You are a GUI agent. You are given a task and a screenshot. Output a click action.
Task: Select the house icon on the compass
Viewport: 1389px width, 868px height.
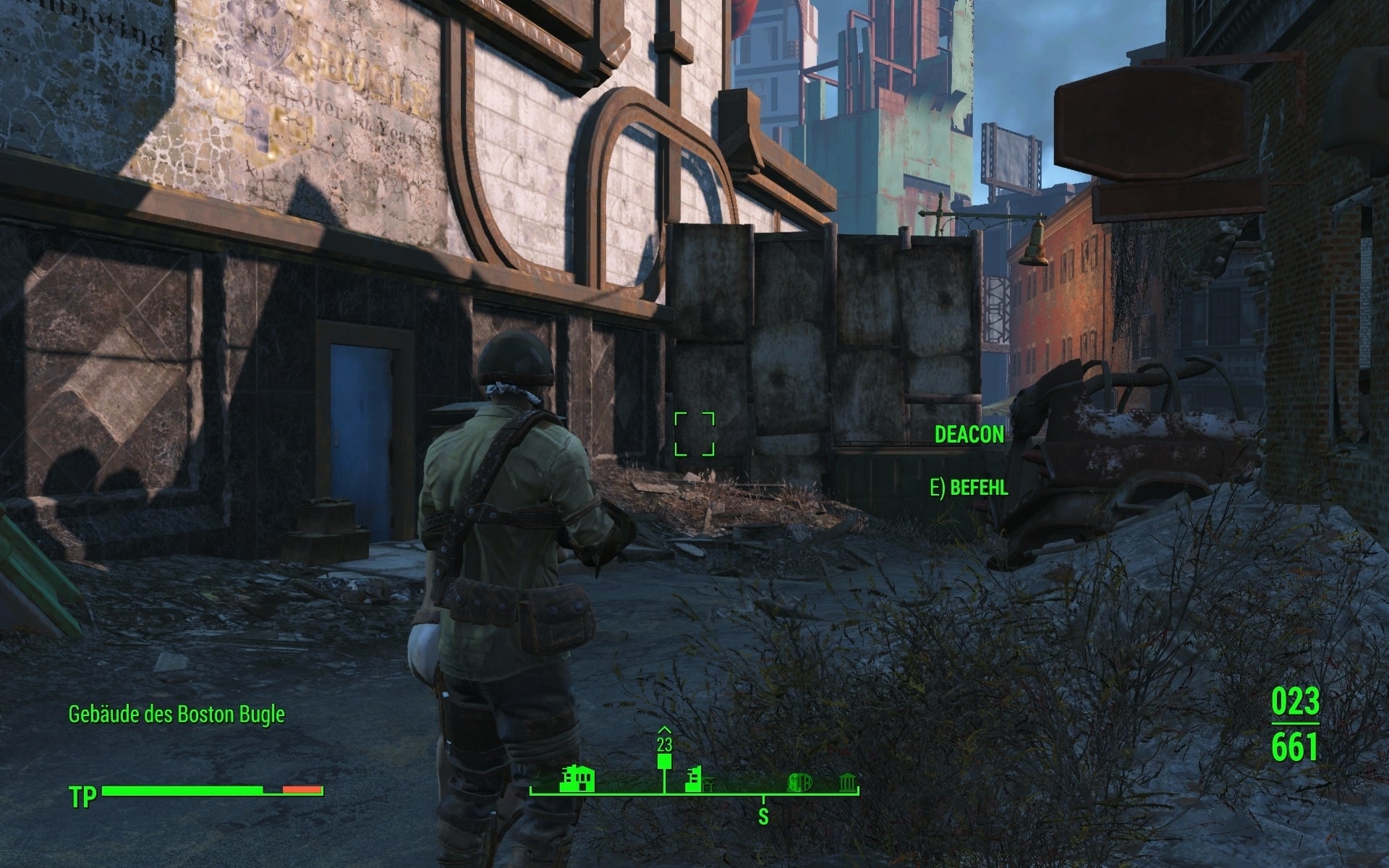click(577, 779)
